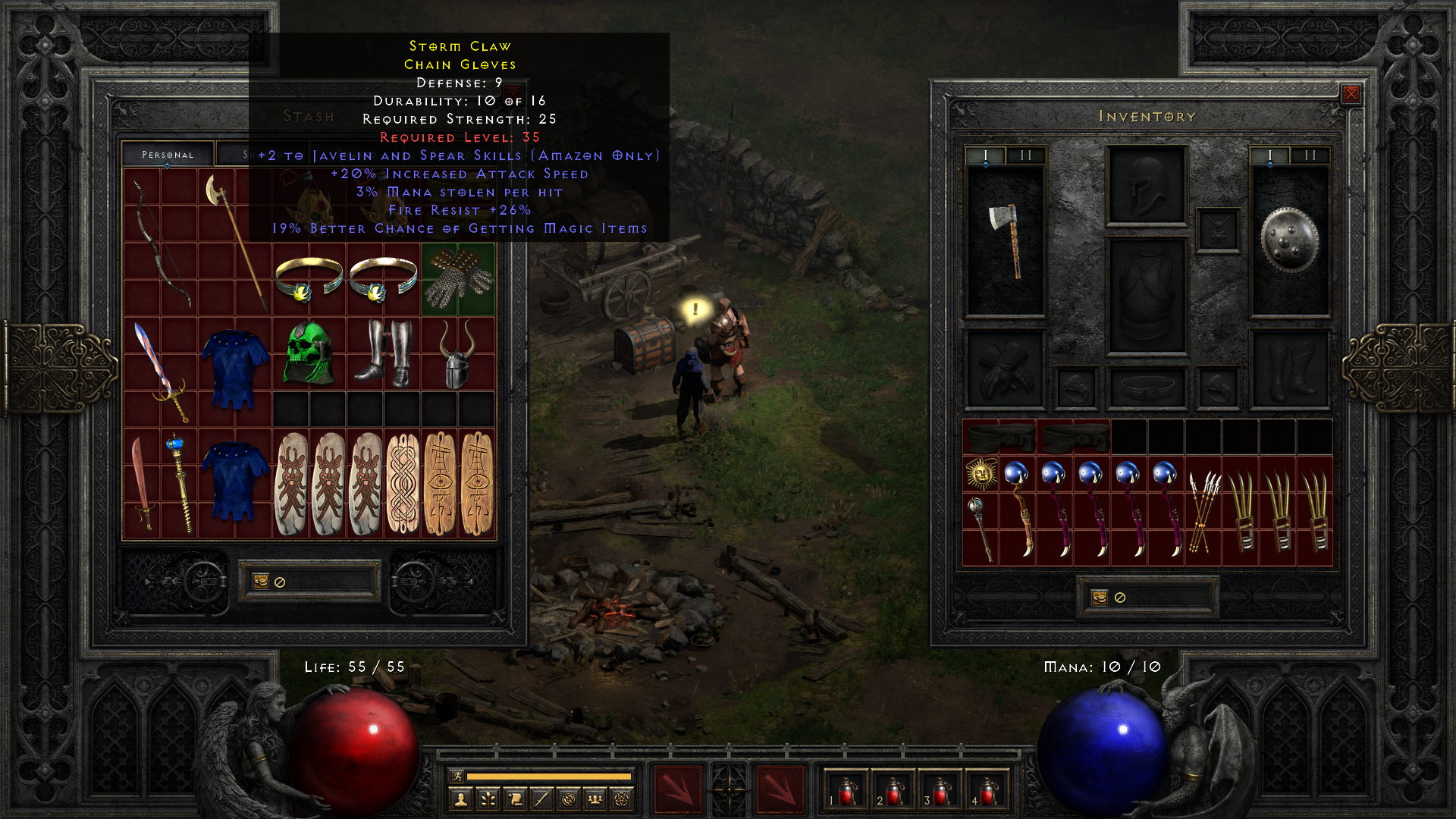Select the poleaxe in the stash

[x=234, y=241]
